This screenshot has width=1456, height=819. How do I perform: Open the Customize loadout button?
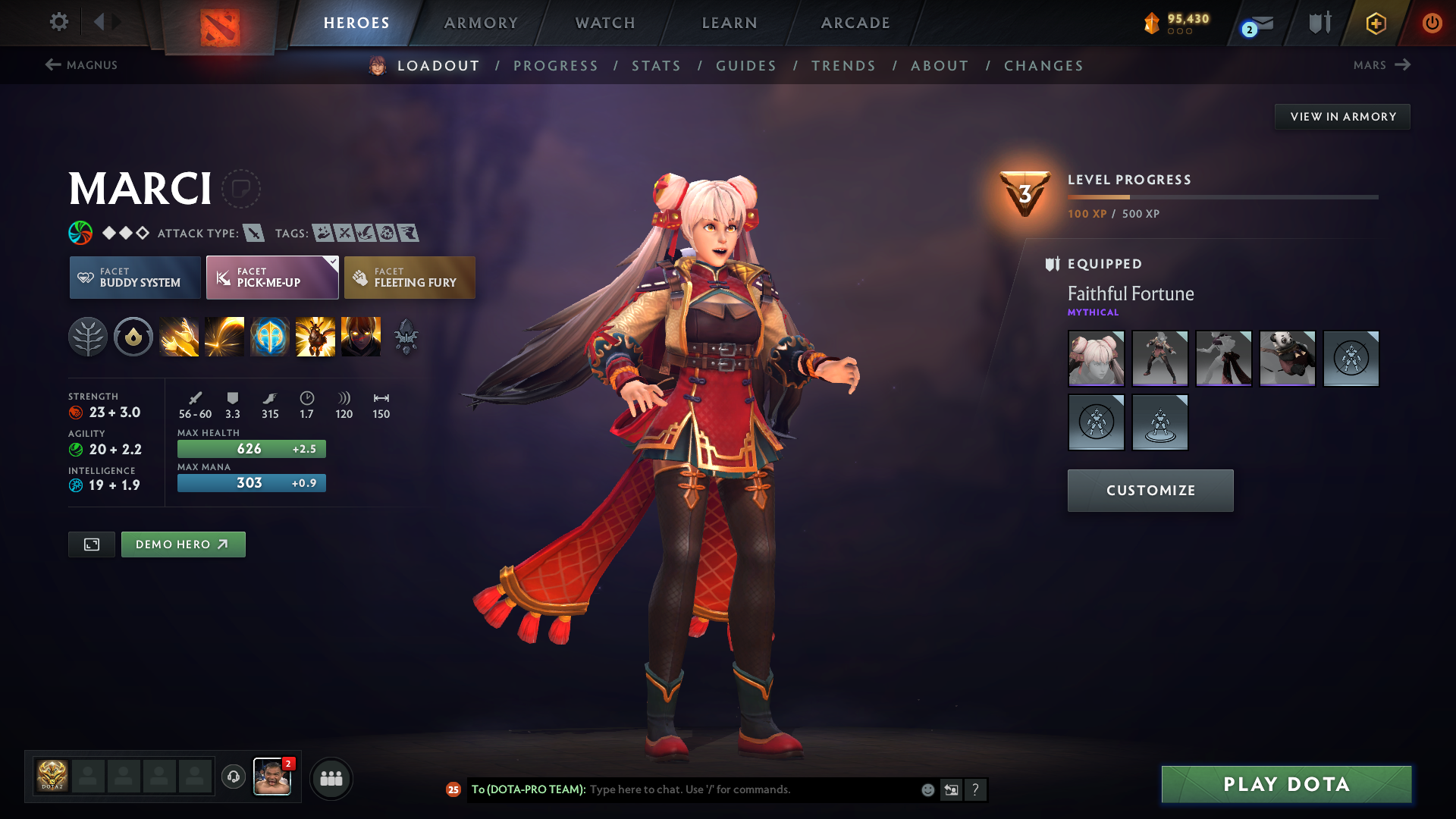click(x=1150, y=491)
